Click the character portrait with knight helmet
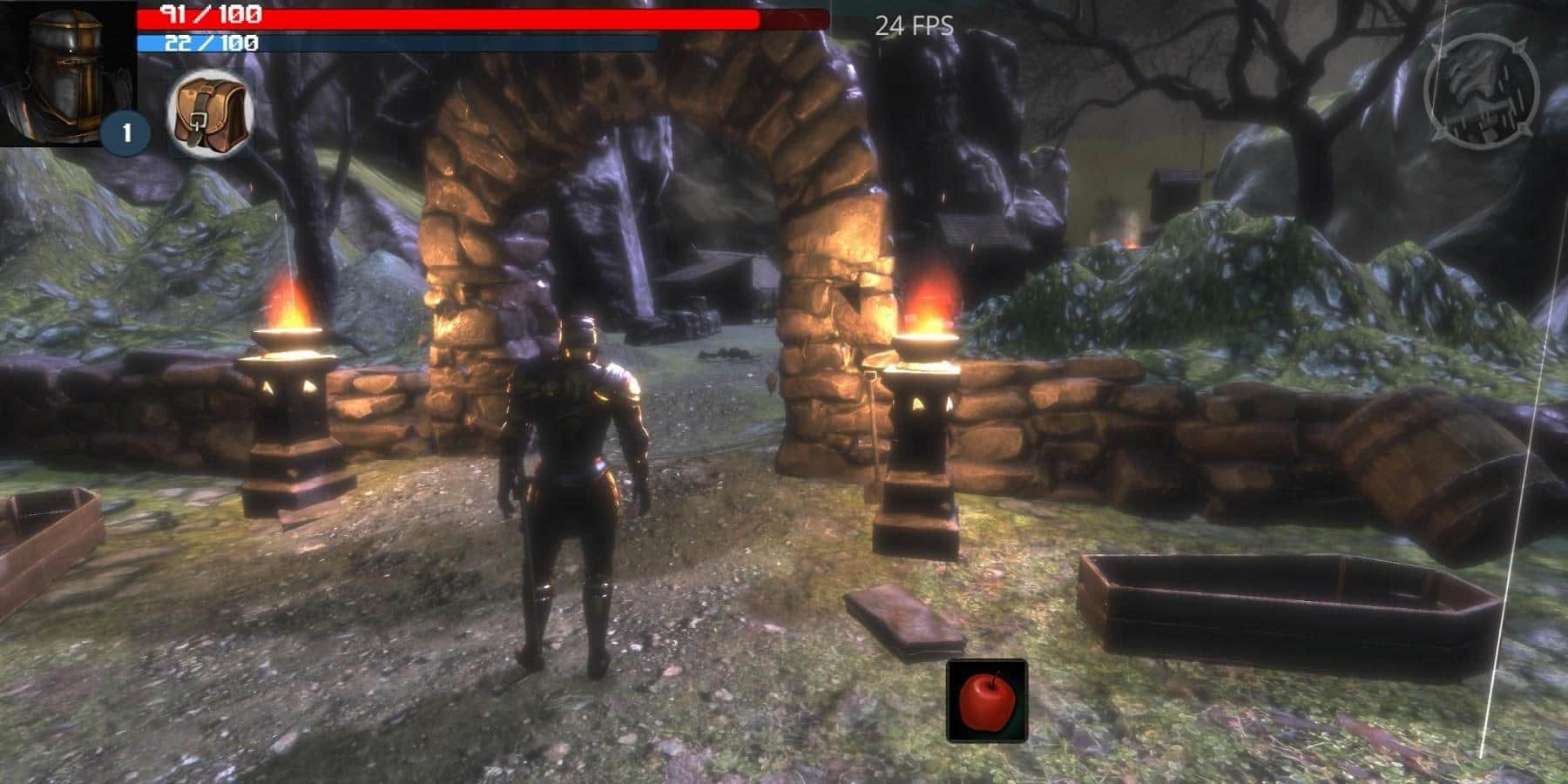Image resolution: width=1568 pixels, height=784 pixels. [x=61, y=65]
